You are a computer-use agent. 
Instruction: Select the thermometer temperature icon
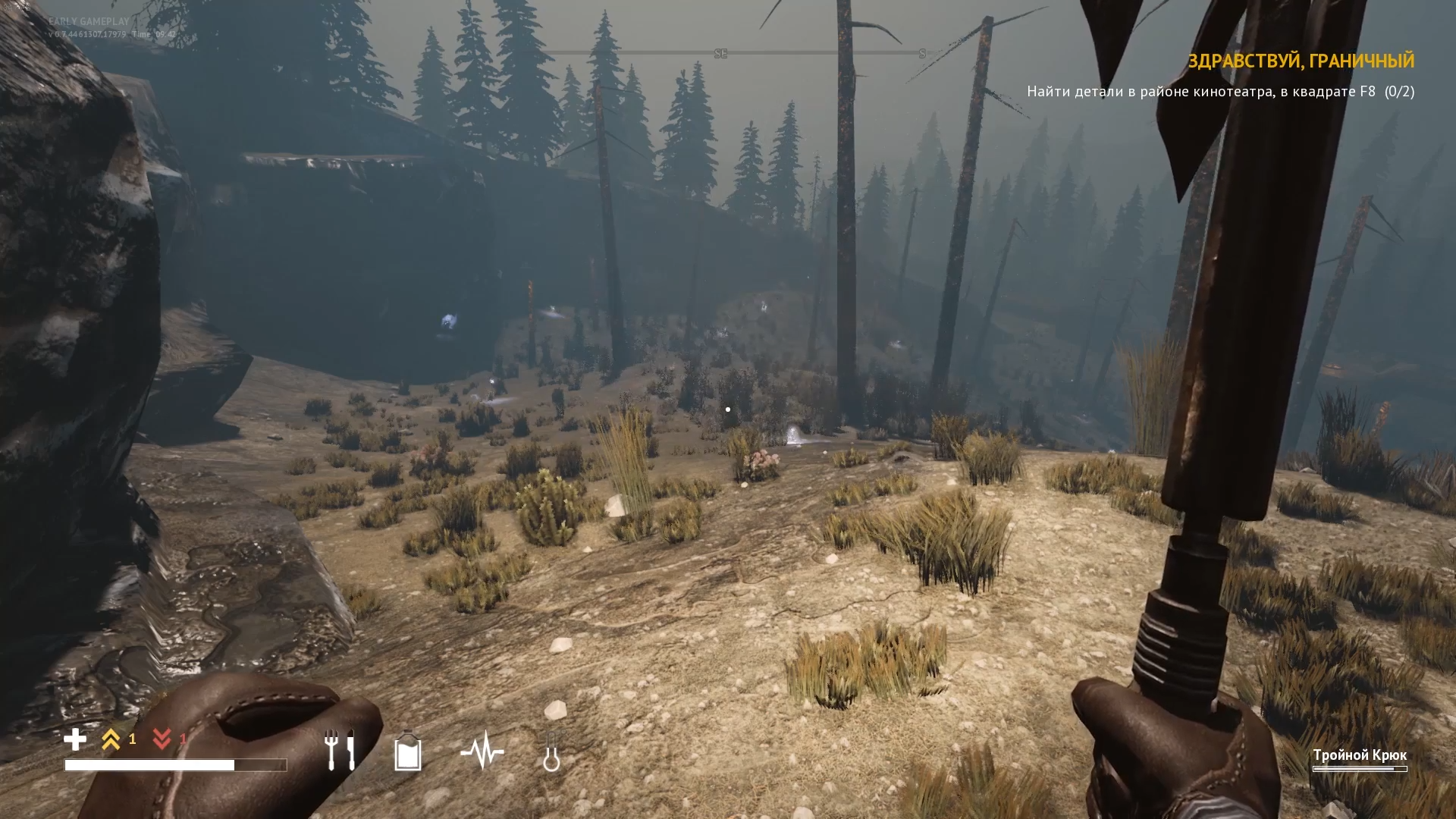(551, 752)
